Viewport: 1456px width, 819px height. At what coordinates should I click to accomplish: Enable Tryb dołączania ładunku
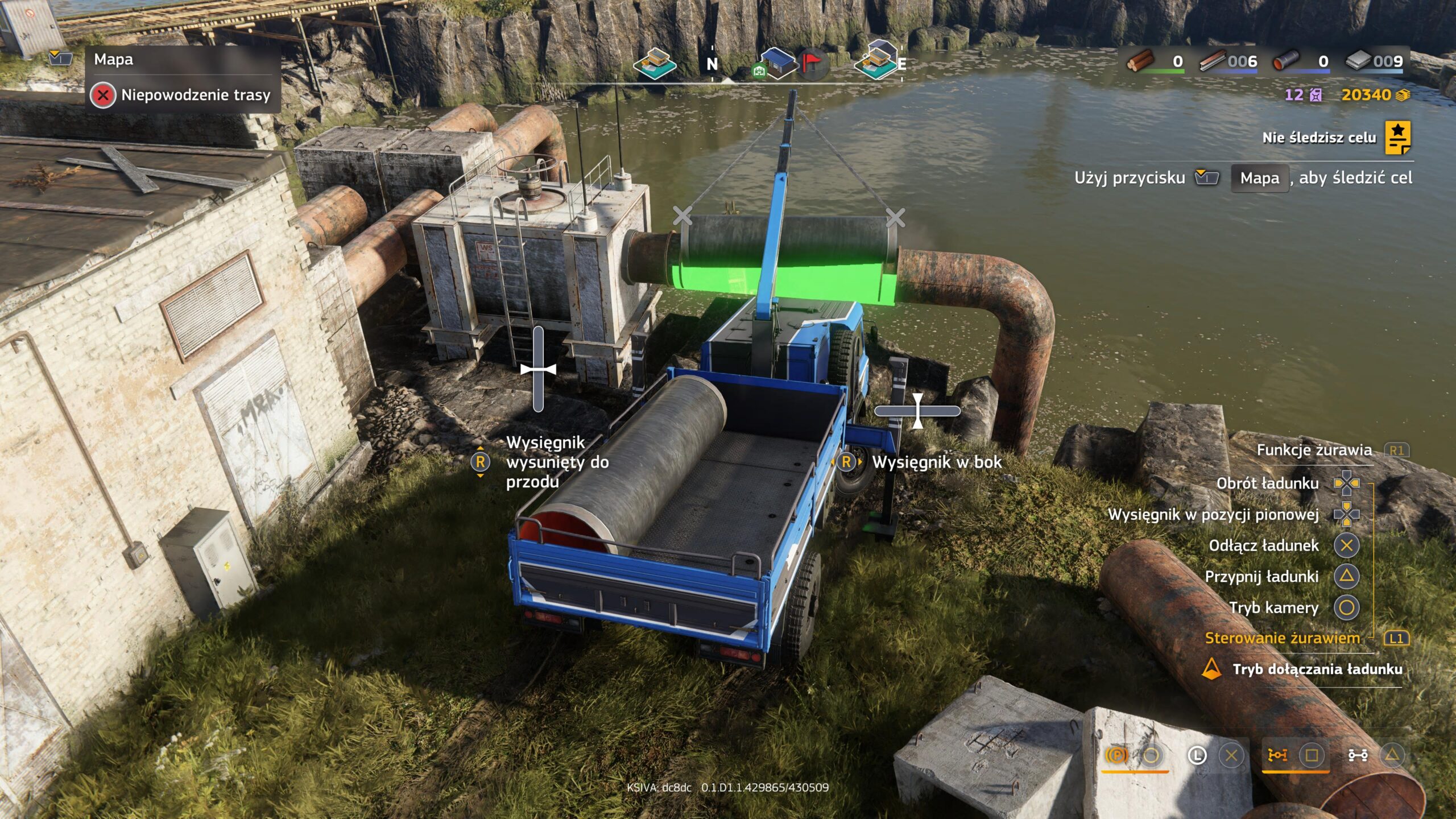[x=1317, y=669]
